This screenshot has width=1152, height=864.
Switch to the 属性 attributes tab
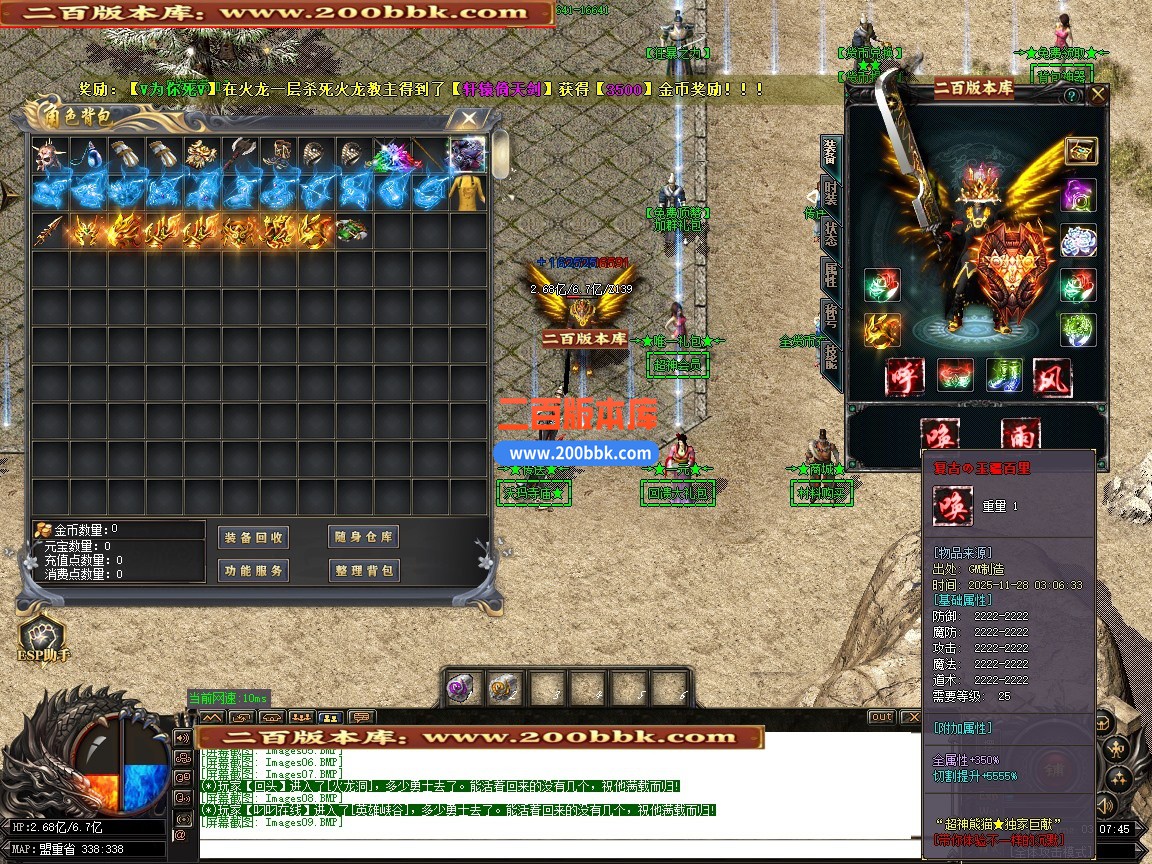coord(830,276)
